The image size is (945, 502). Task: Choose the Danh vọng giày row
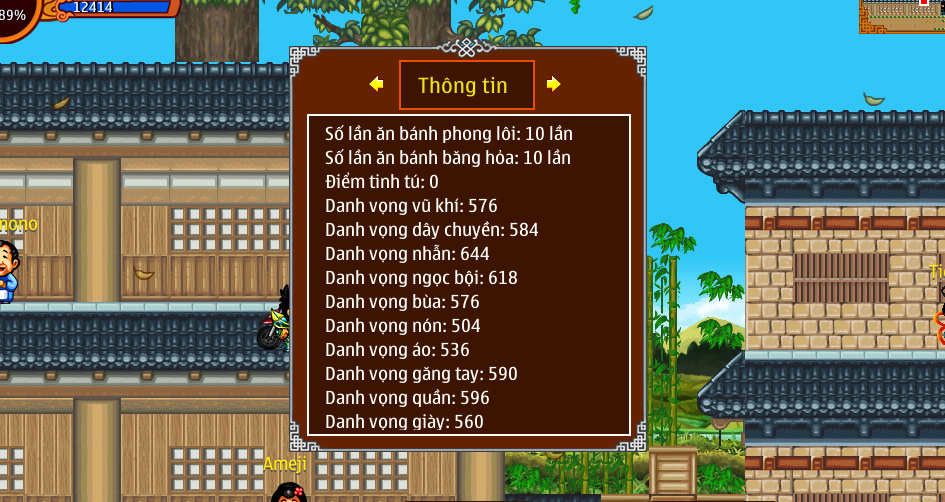tap(404, 422)
